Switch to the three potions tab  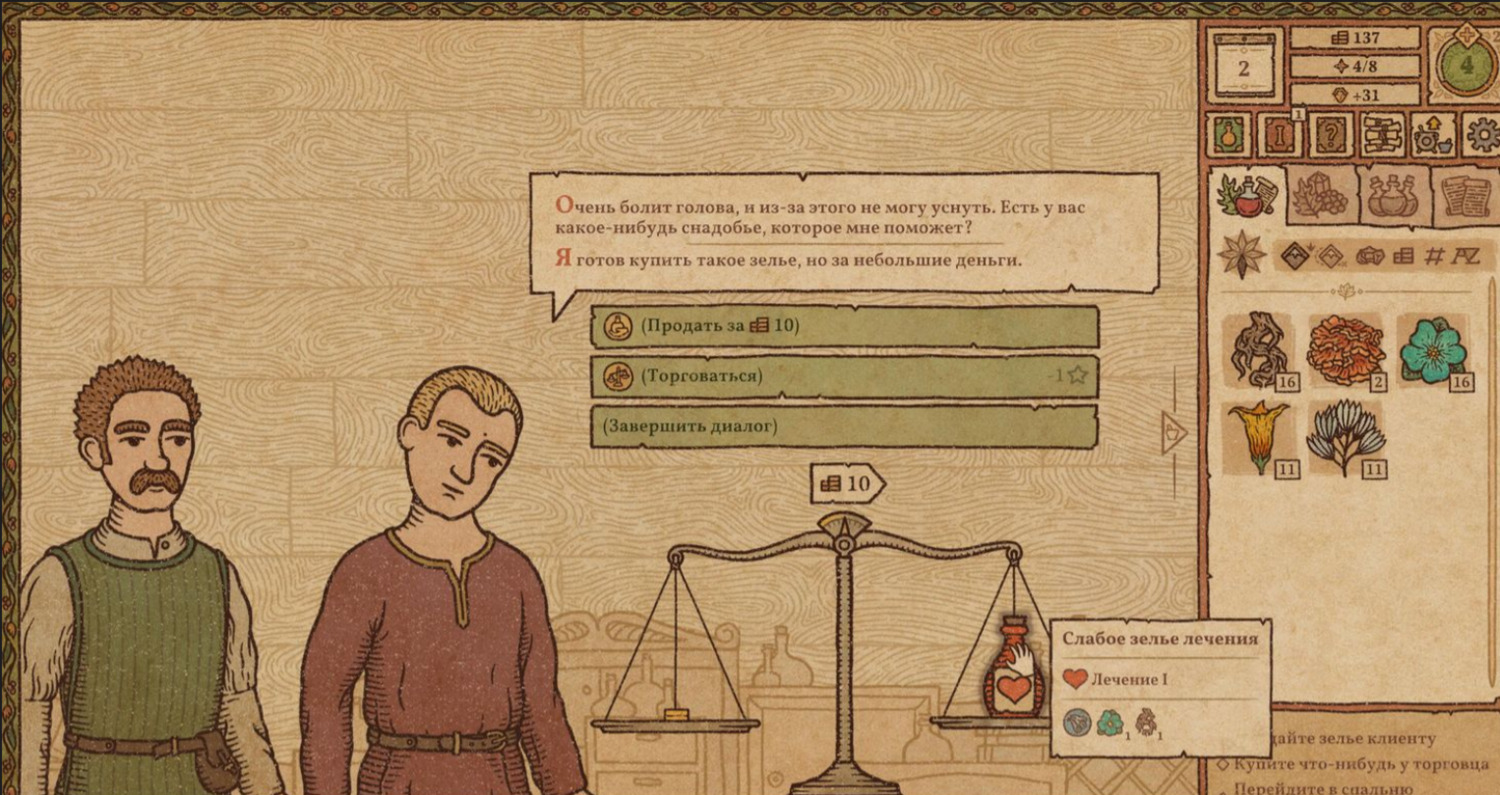tap(1392, 195)
